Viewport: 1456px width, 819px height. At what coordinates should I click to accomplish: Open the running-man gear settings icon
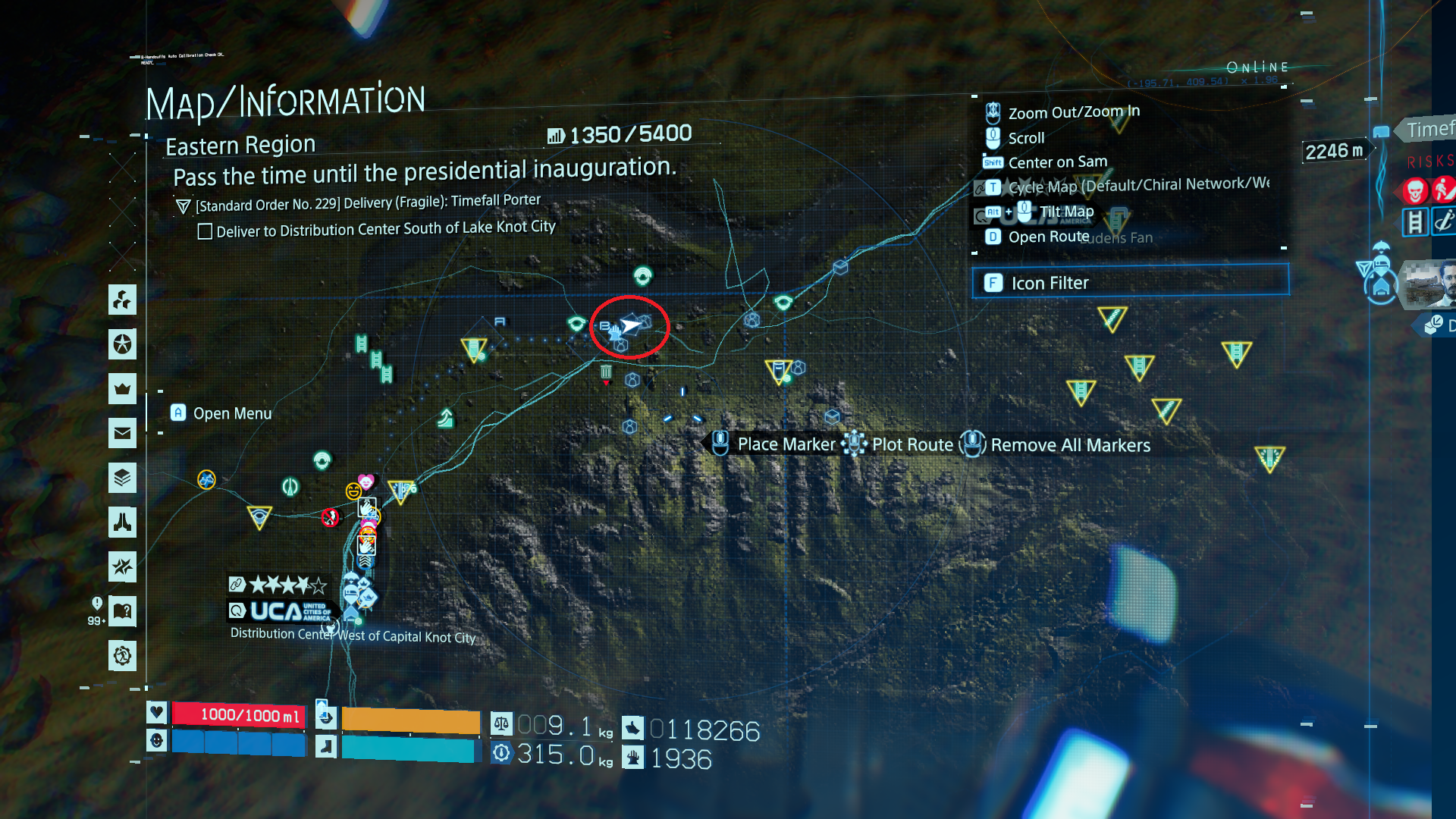122,655
